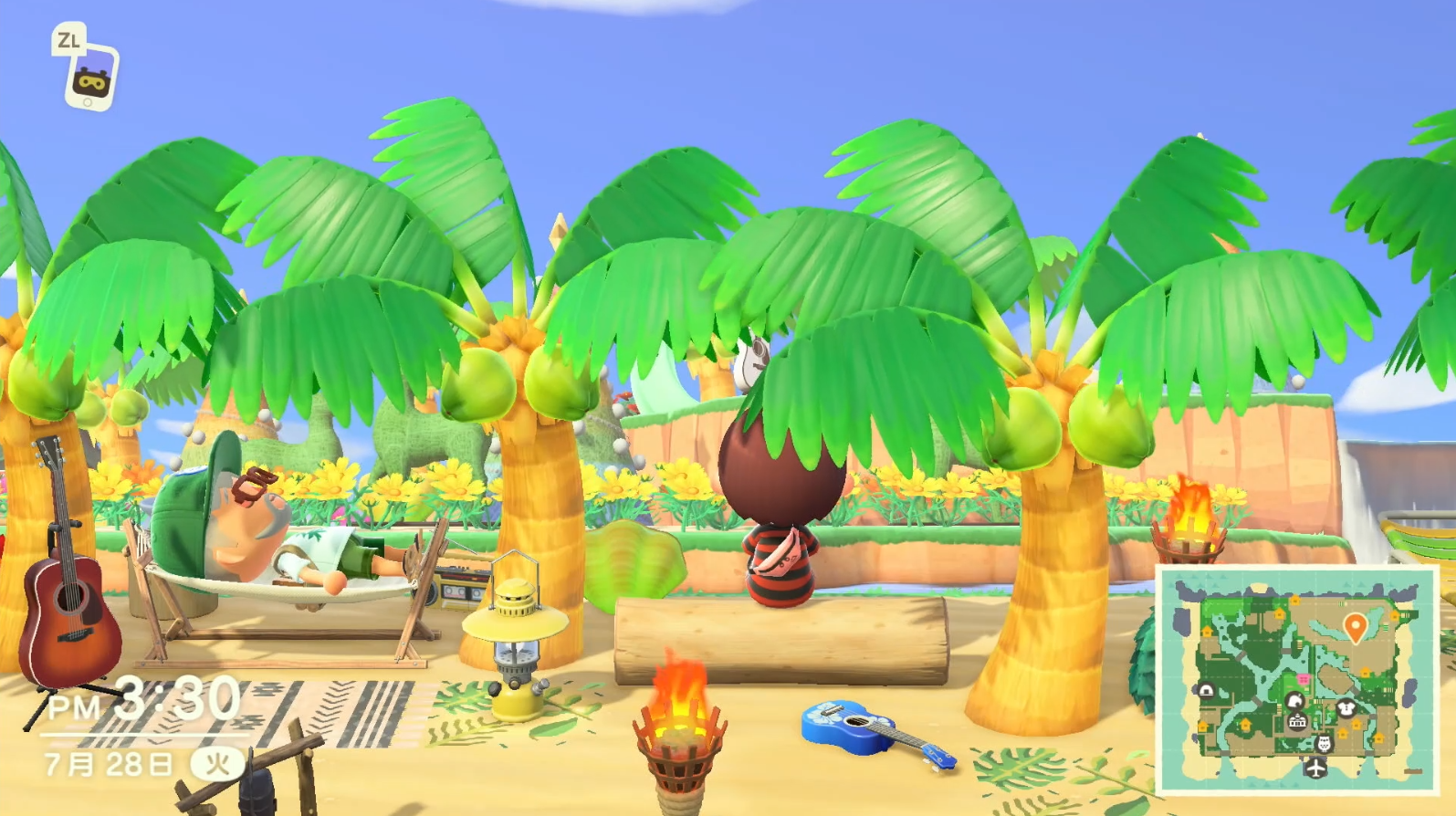Select the Able Sisters shirt marker on the minimap
Screen dimensions: 1456x816
click(1346, 707)
